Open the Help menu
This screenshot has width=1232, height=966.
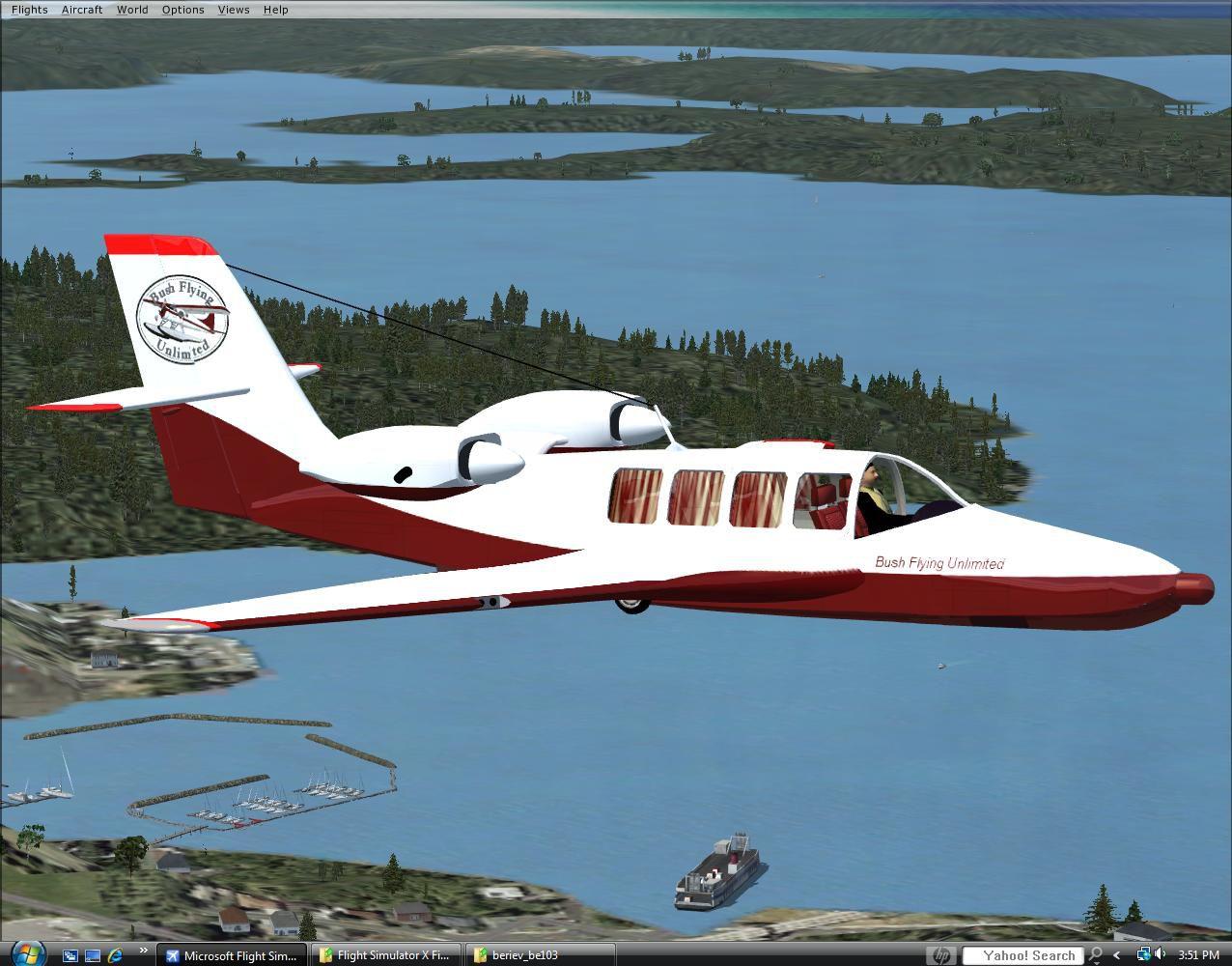pos(275,10)
